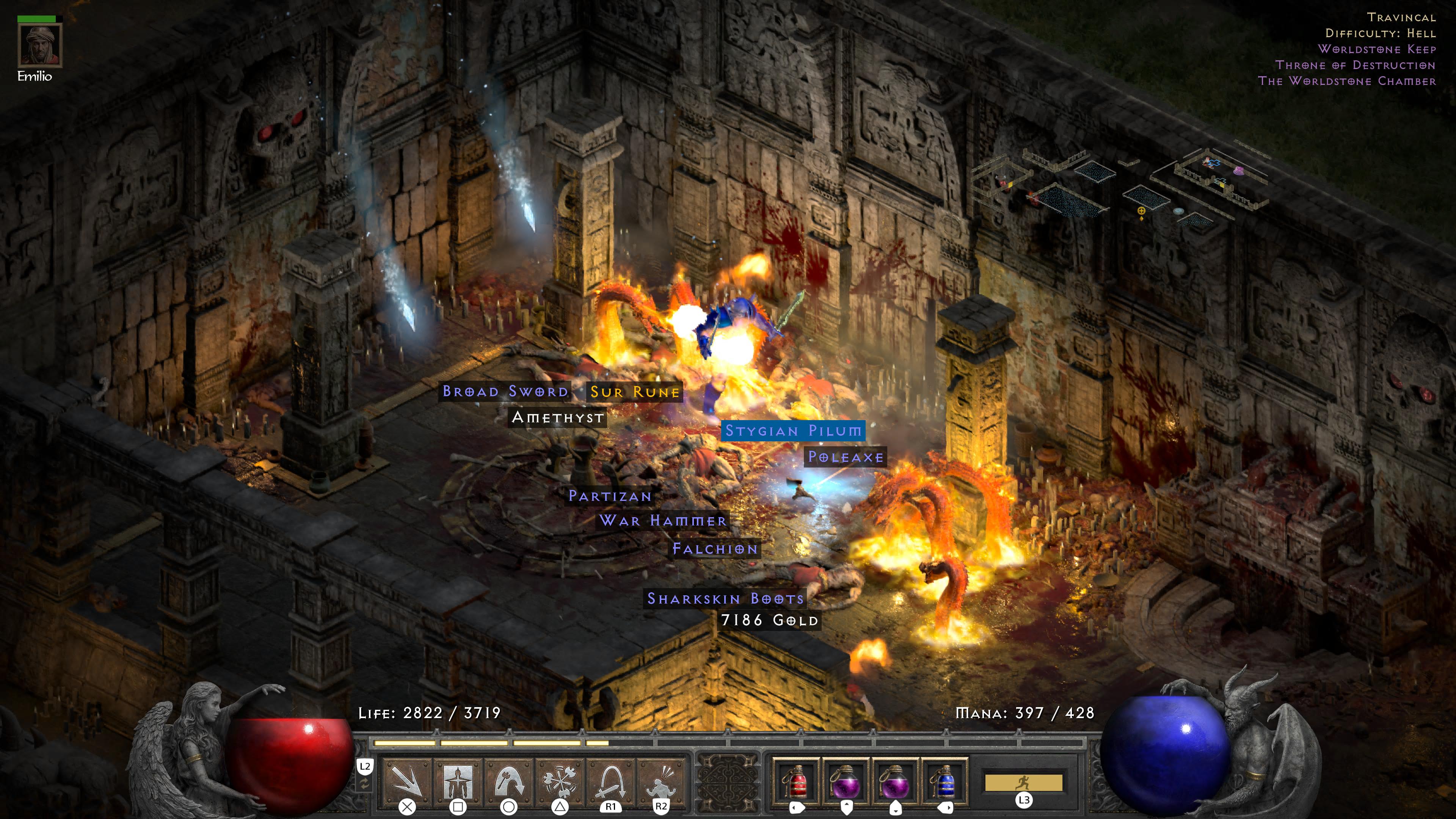Viewport: 1456px width, 819px height.
Task: Drink the red healing potion
Action: [796, 781]
